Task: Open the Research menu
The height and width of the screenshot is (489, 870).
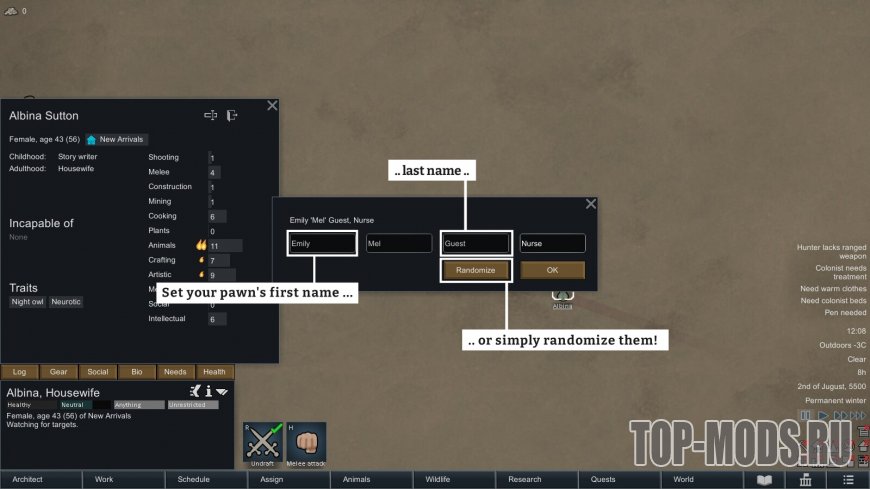Action: (525, 479)
